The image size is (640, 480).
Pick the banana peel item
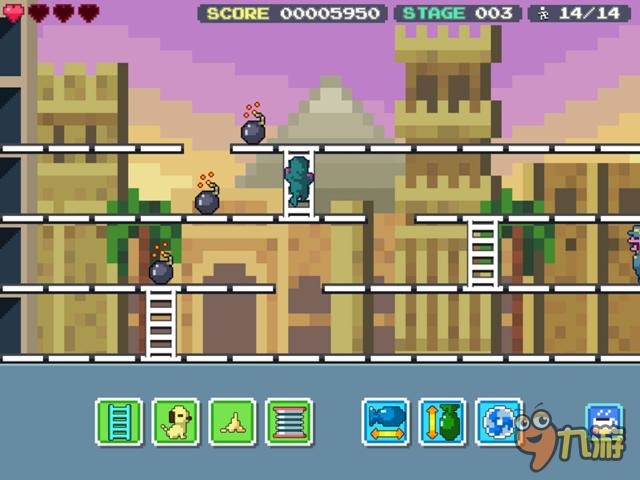click(x=232, y=421)
